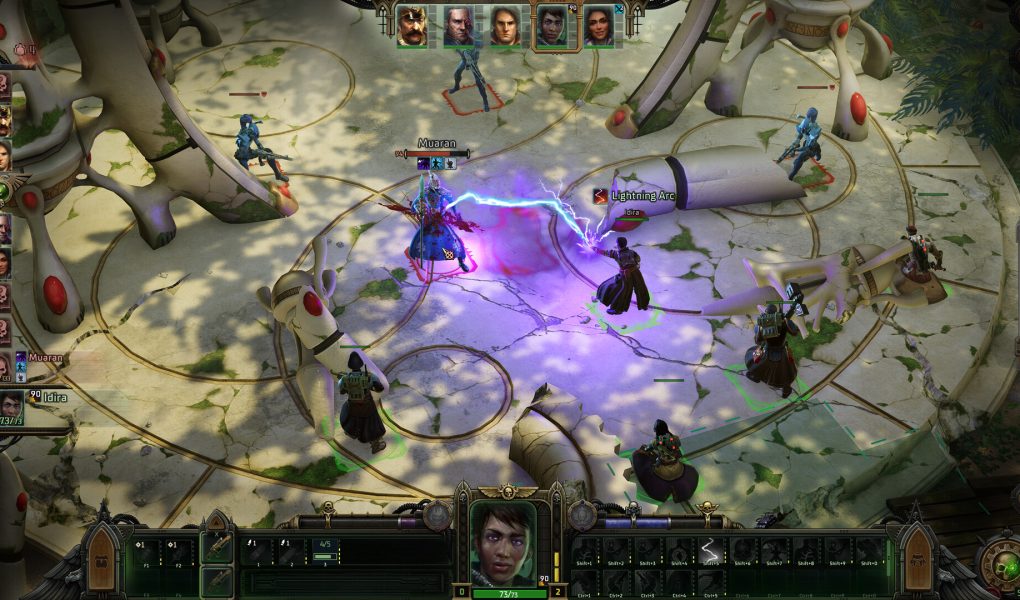
Task: Switch to the upper weapon set
Action: [x=217, y=546]
